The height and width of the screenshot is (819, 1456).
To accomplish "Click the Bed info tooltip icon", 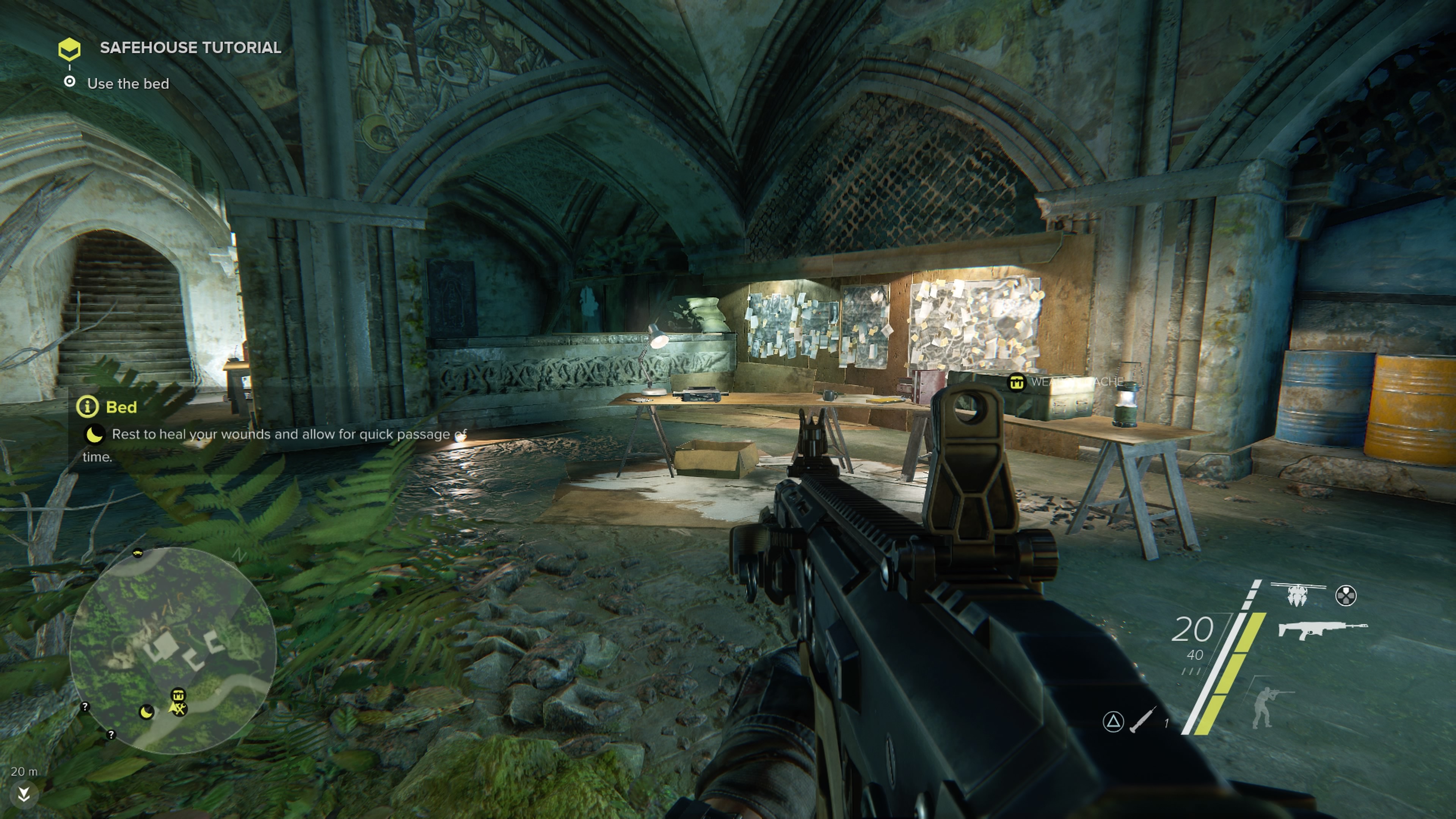I will pos(88,407).
